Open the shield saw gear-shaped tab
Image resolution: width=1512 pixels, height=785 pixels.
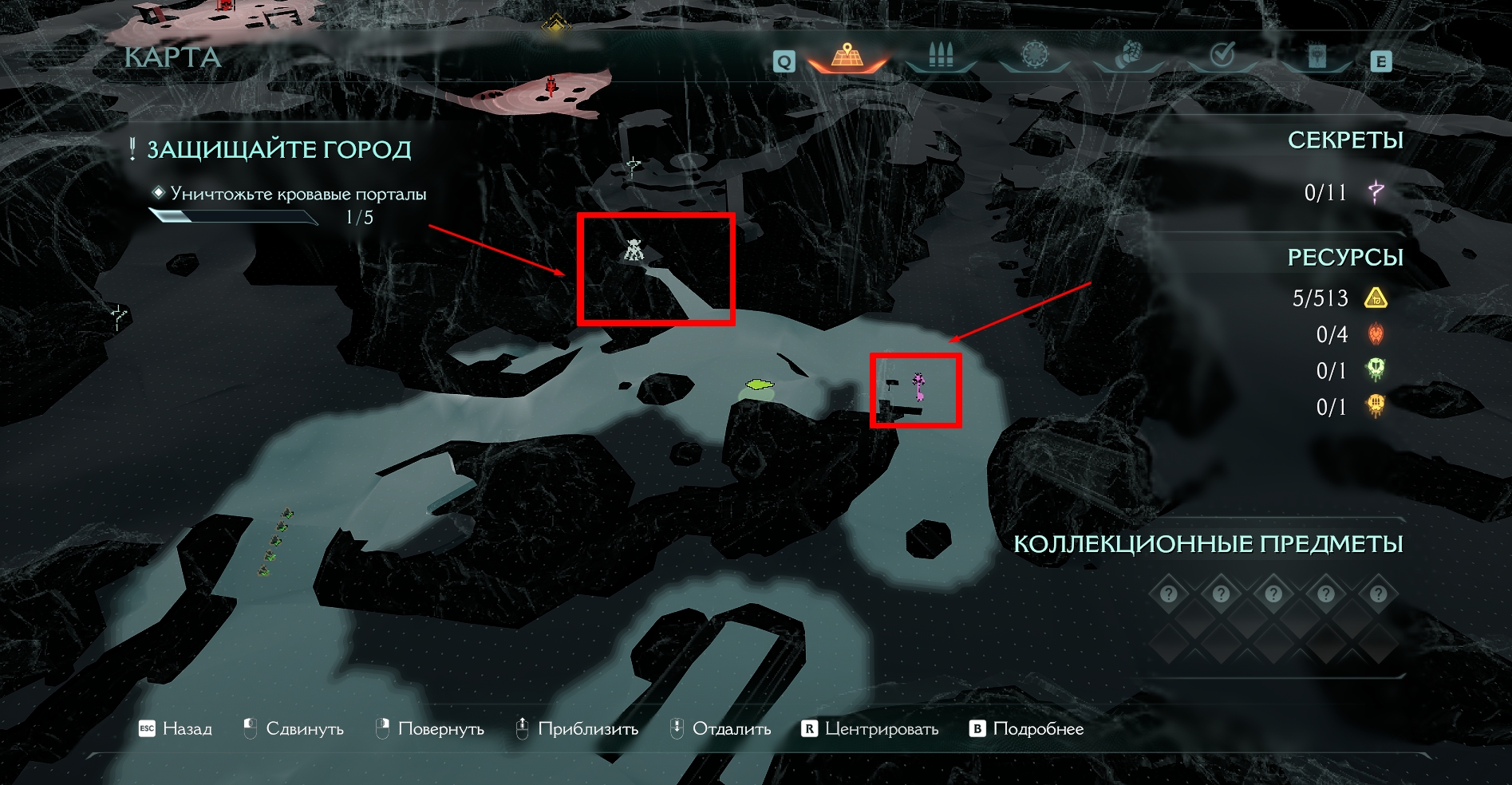(x=1035, y=55)
